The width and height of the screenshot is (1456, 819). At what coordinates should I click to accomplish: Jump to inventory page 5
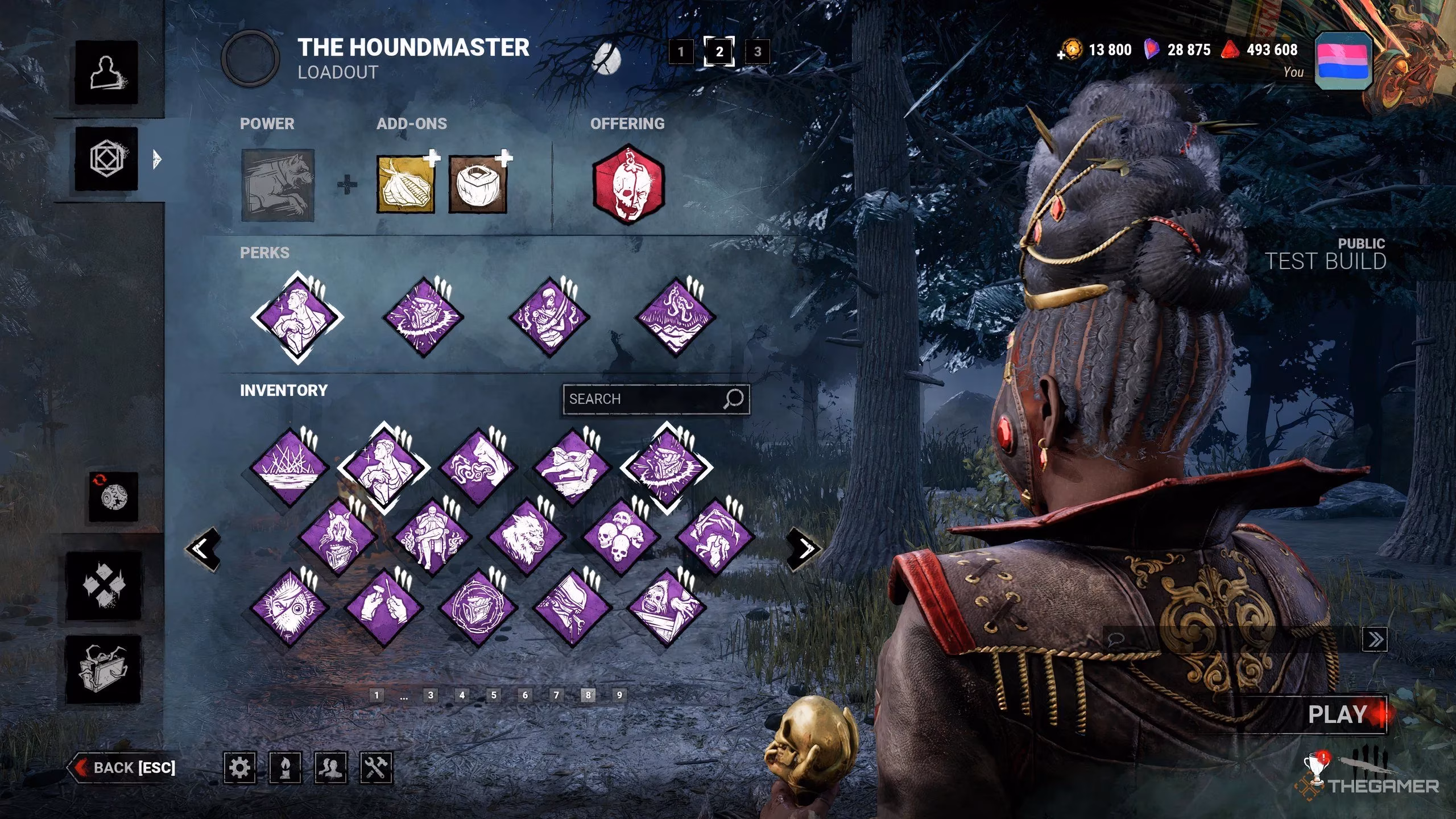tap(494, 694)
